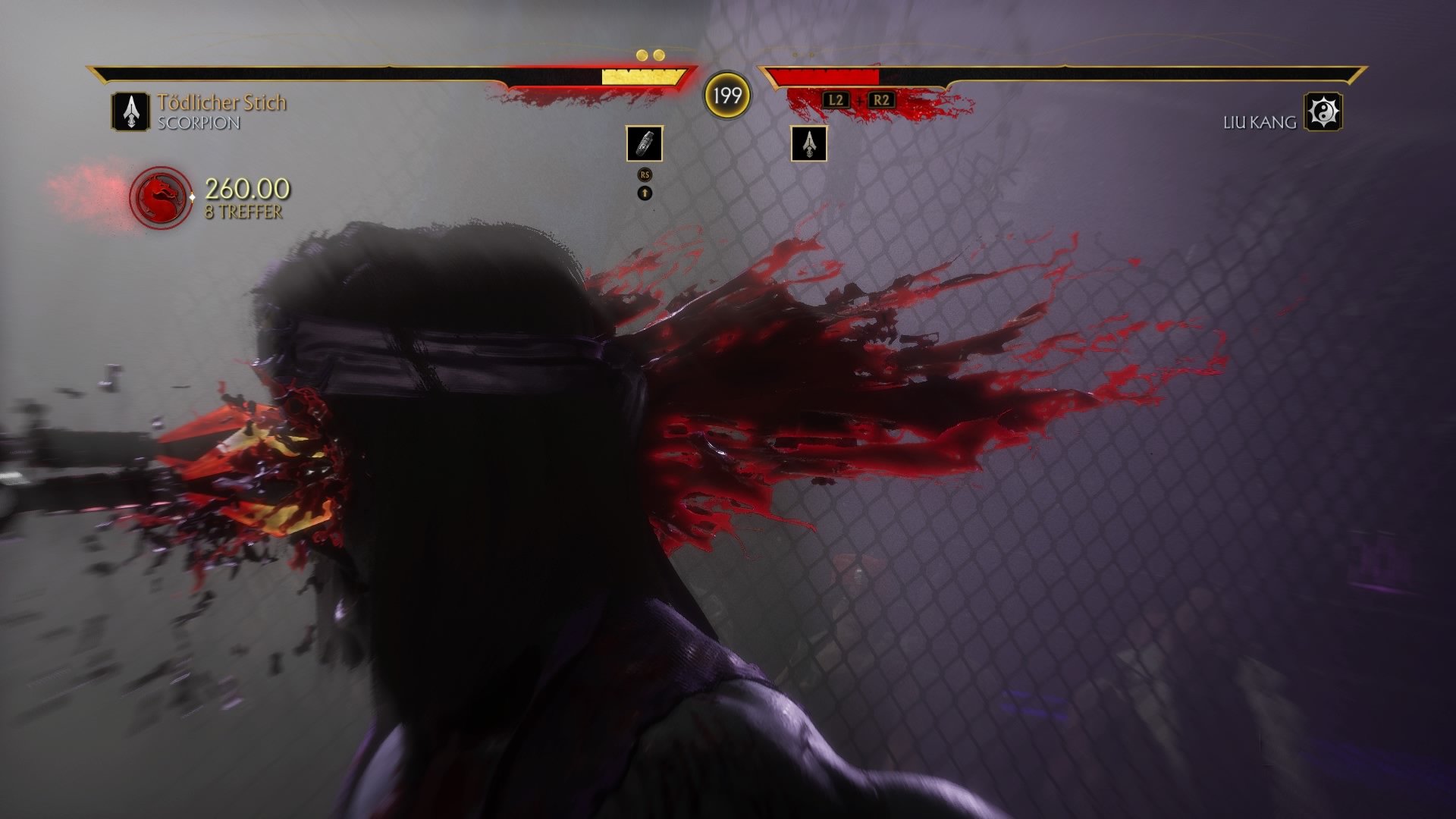The image size is (1456, 819).
Task: Click the R2 trigger prompt icon
Action: tap(881, 98)
